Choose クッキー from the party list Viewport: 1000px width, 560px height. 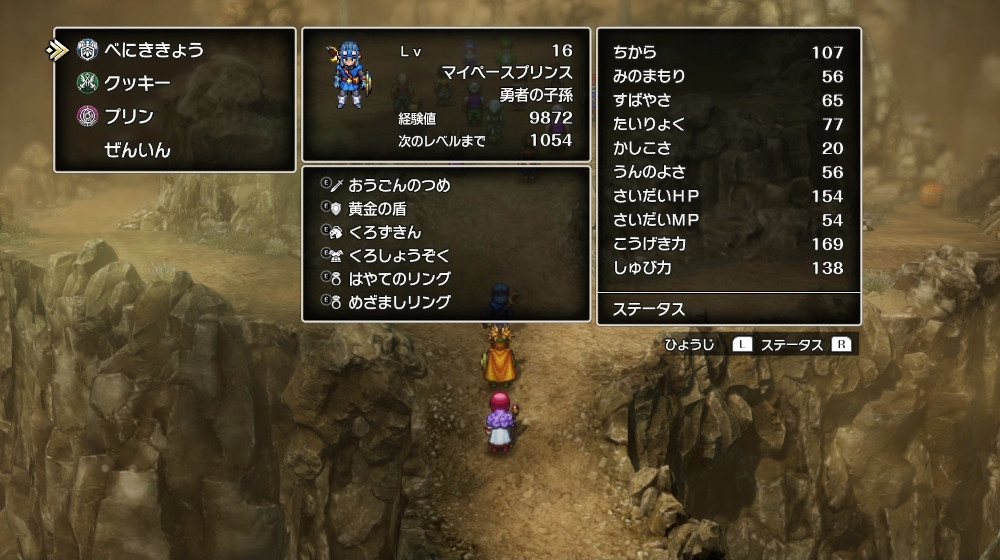click(x=137, y=83)
